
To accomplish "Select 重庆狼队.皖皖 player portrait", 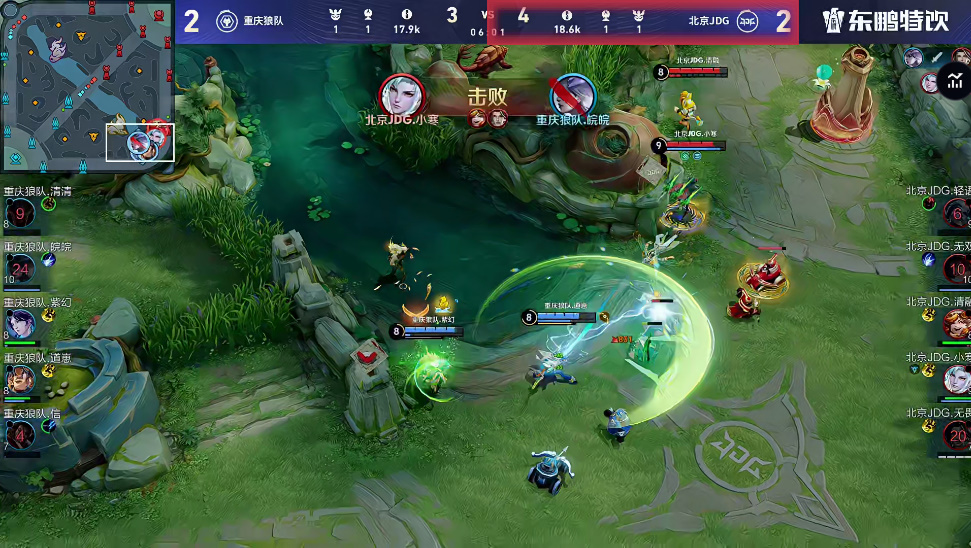I will 19,268.
